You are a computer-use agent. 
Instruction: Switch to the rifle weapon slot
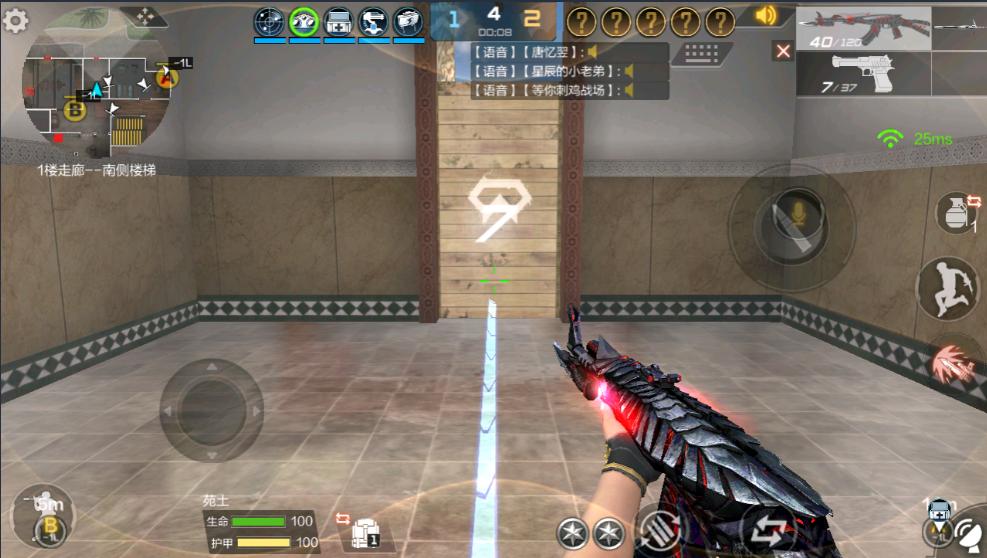(x=864, y=27)
